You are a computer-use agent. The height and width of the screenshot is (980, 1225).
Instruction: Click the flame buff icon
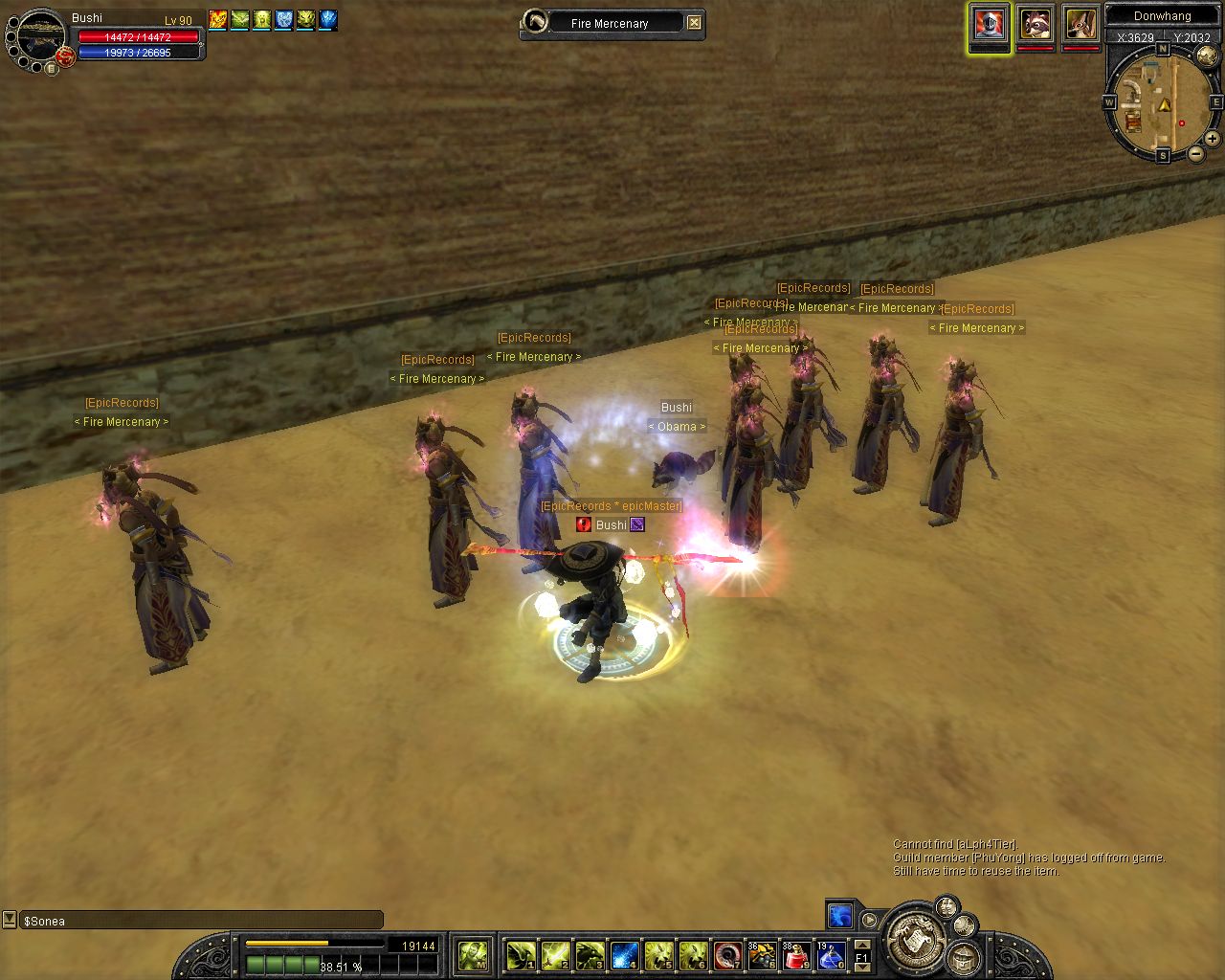point(218,19)
